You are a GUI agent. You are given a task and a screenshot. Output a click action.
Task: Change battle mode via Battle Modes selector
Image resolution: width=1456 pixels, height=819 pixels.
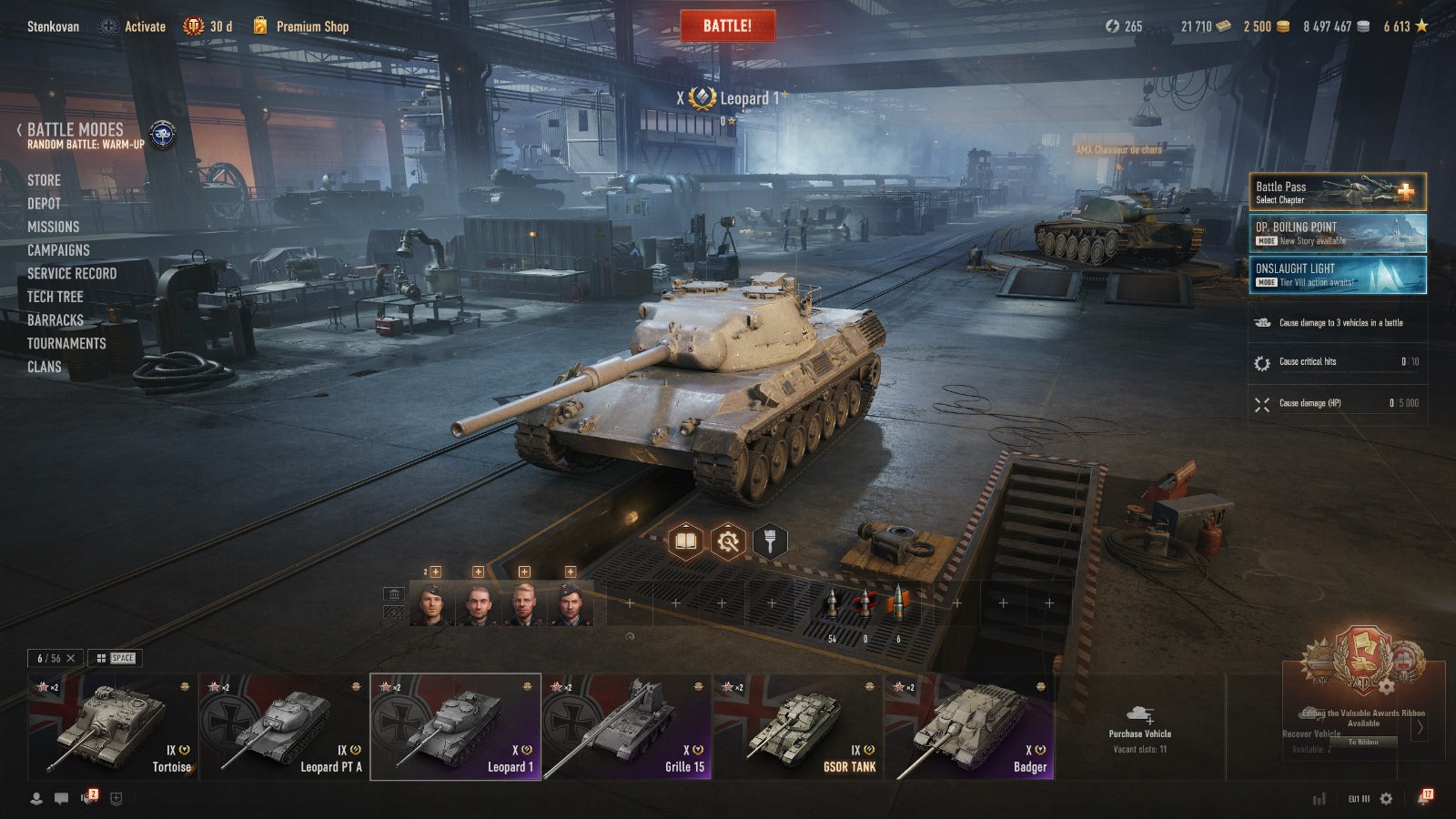point(76,130)
